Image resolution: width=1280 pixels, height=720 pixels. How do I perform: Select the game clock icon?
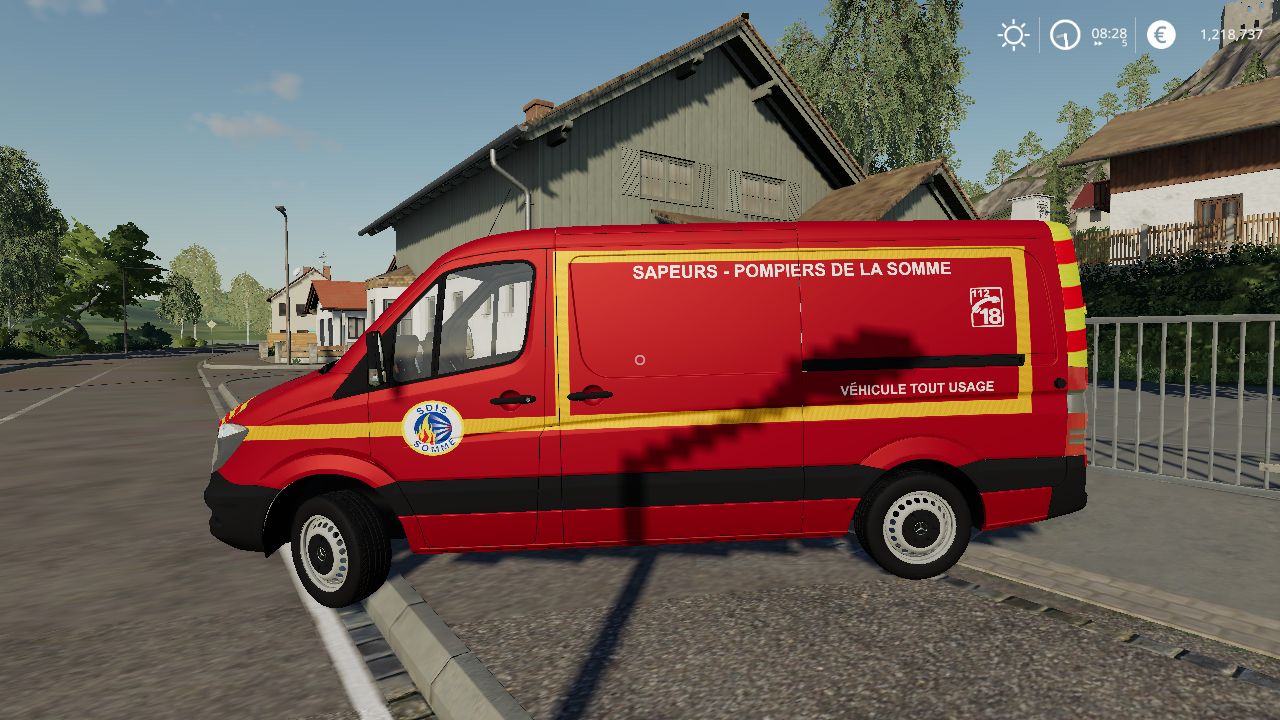pyautogui.click(x=1065, y=35)
